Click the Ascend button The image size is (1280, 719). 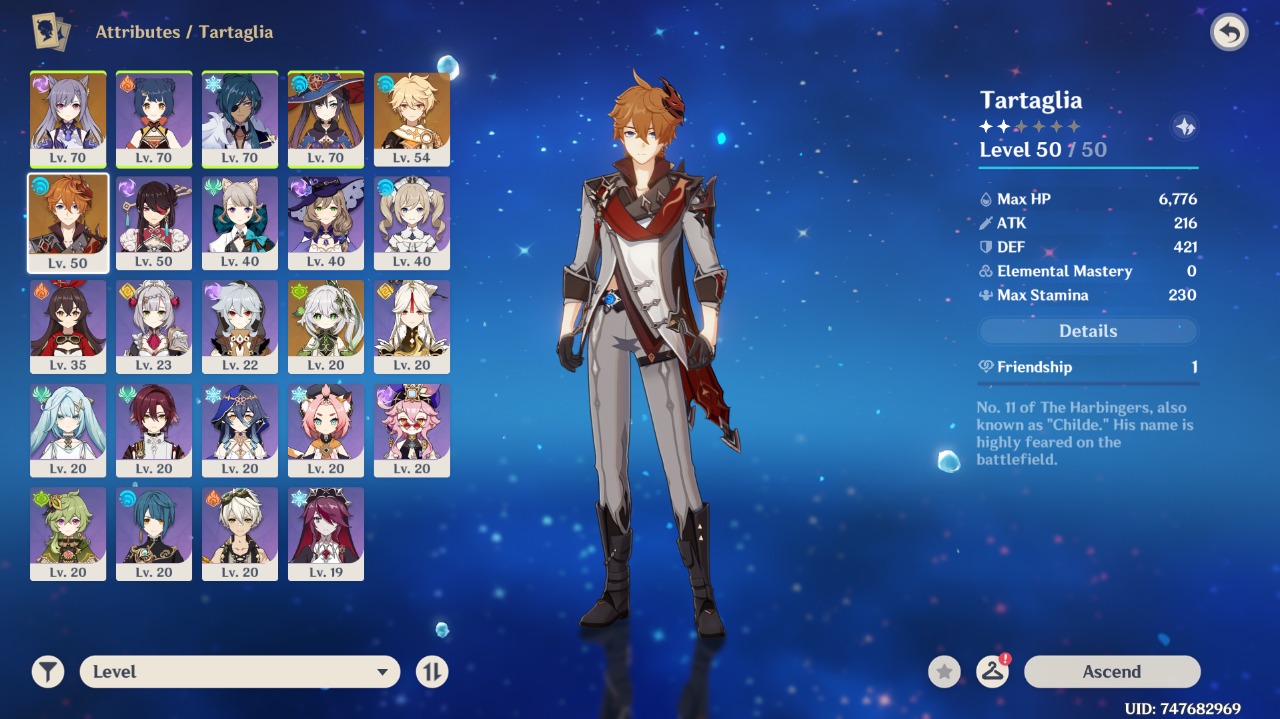1111,672
